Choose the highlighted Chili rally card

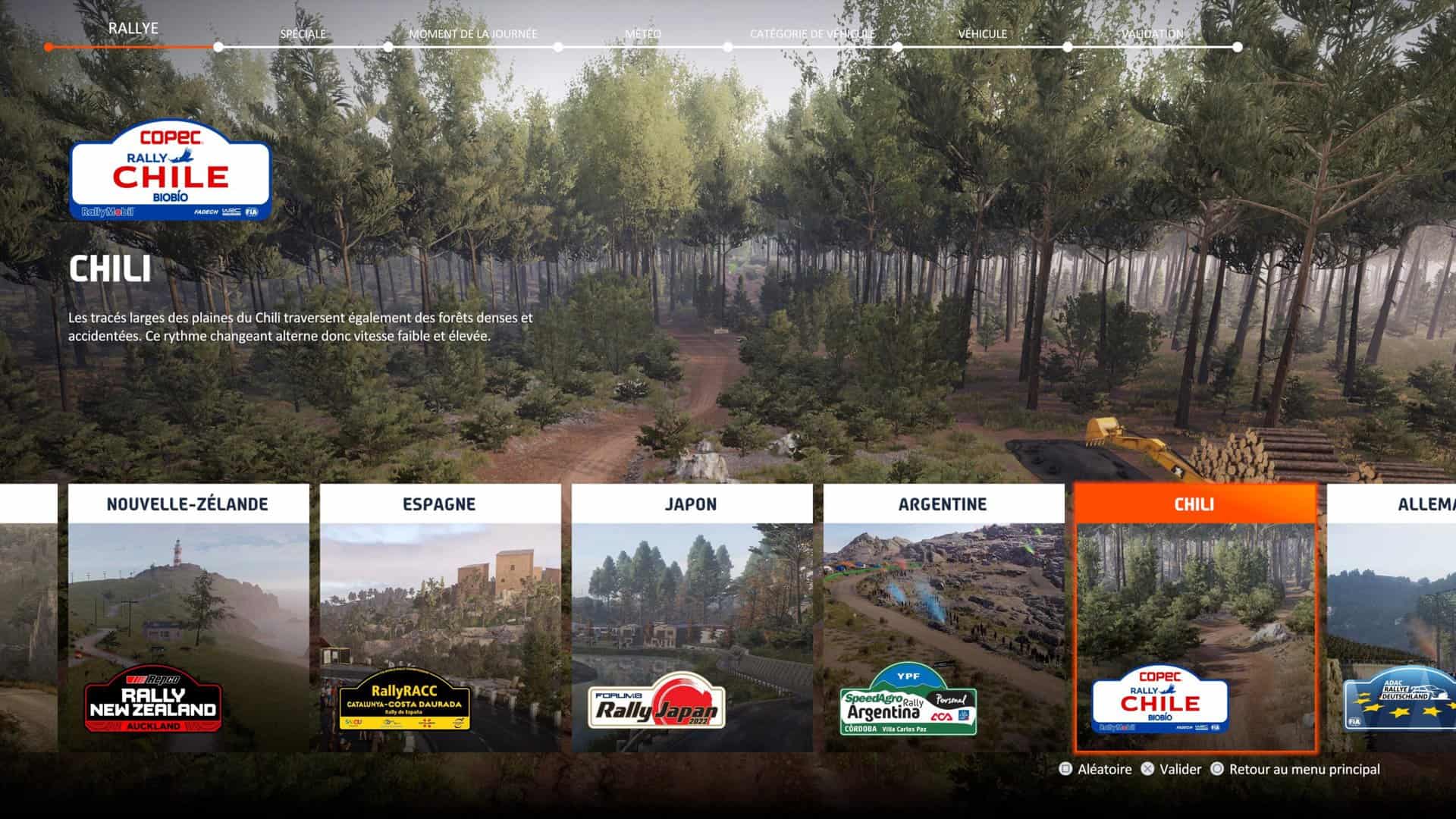pyautogui.click(x=1195, y=618)
